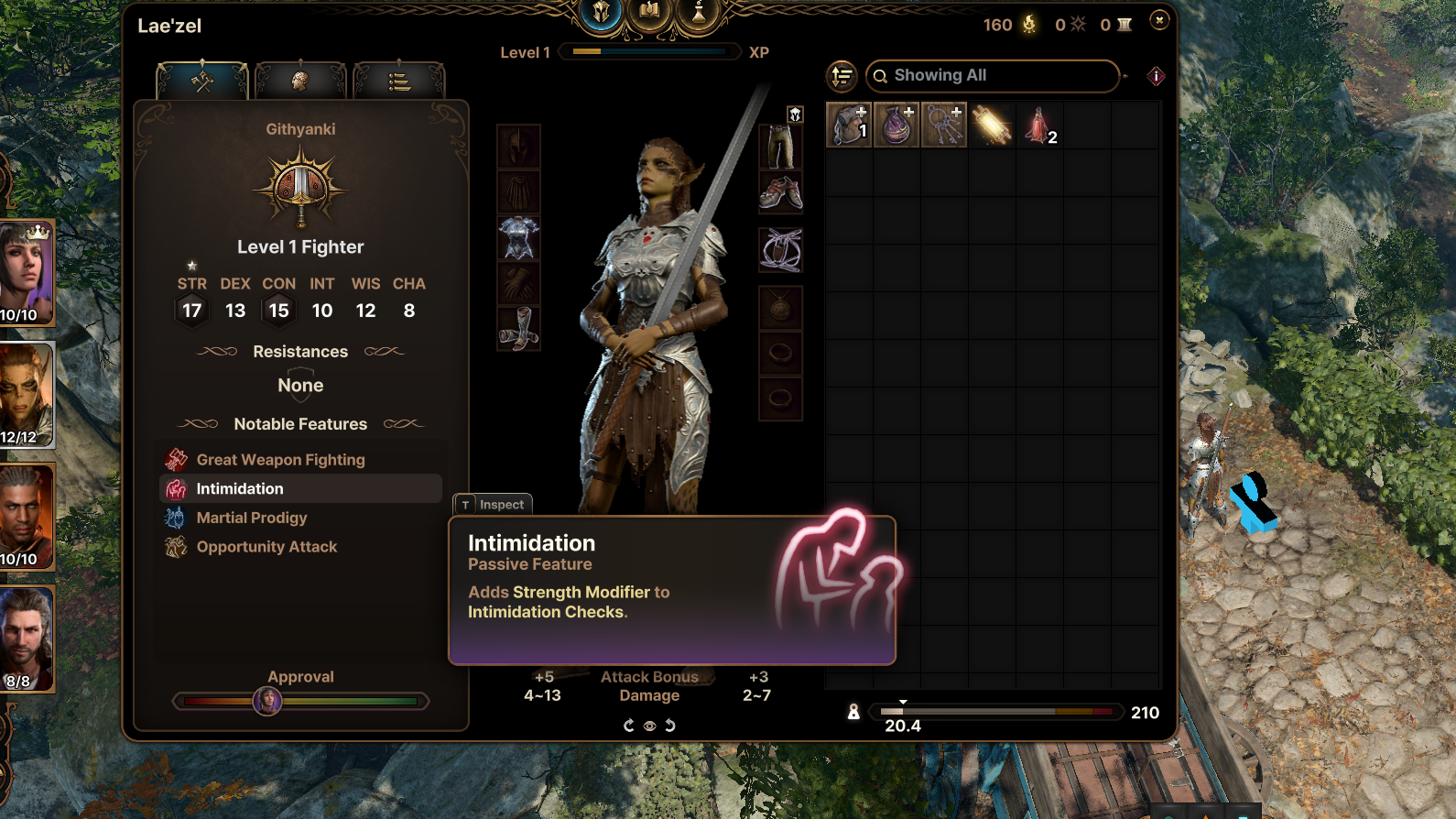
Task: Select the red potion stack
Action: point(1039,125)
